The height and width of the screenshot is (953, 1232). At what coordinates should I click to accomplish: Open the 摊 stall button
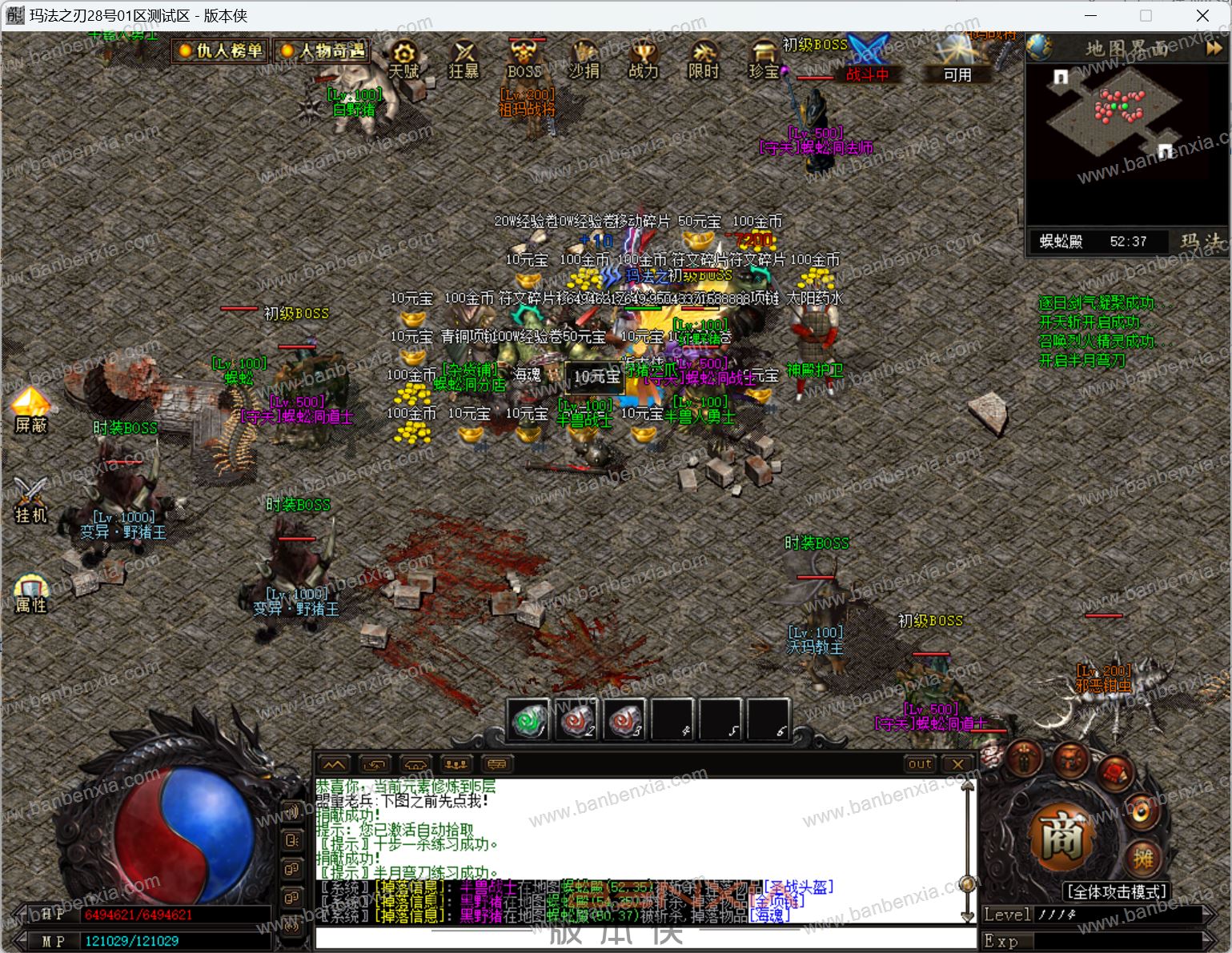(1143, 859)
